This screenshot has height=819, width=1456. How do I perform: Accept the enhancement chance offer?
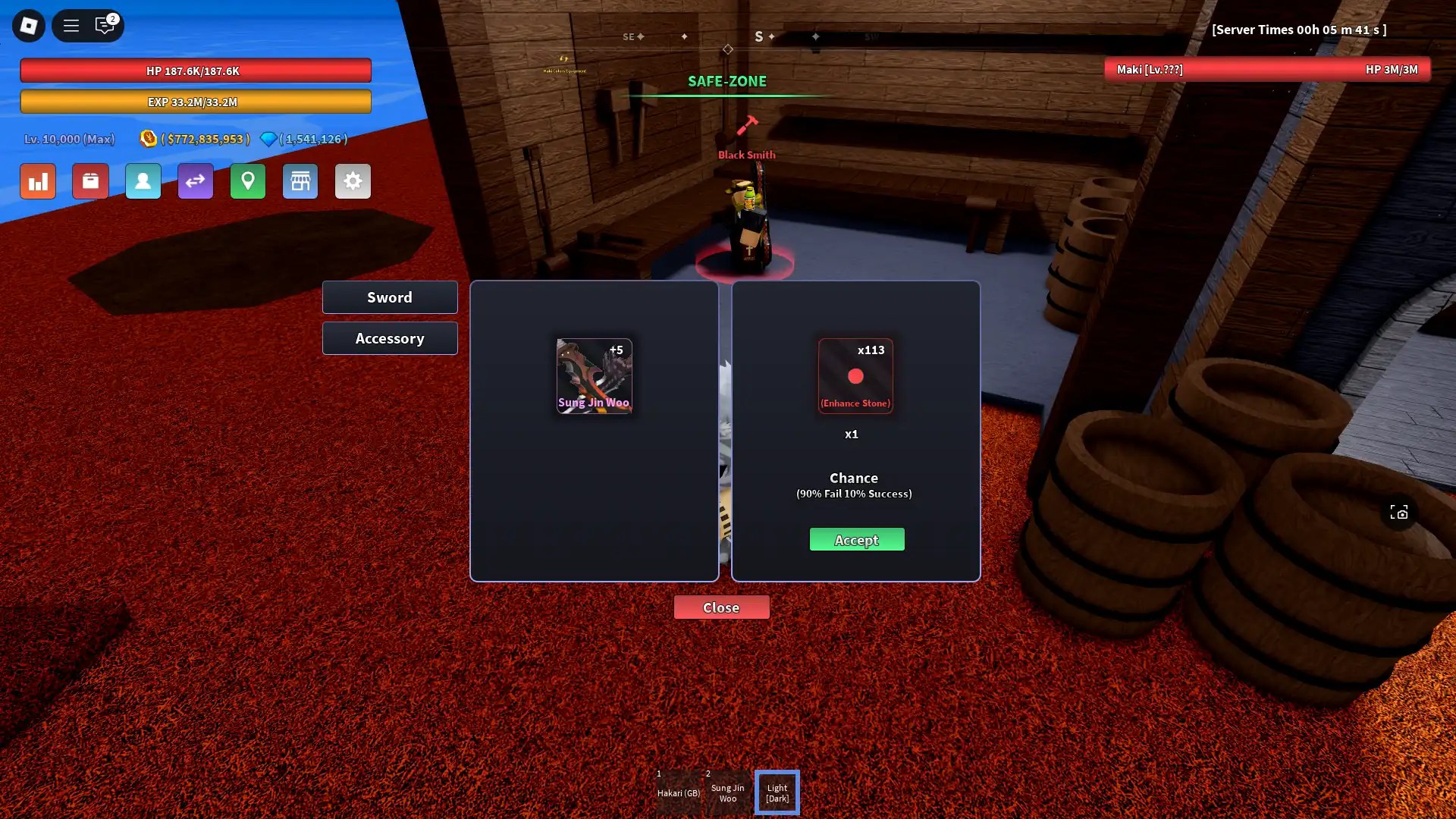pyautogui.click(x=856, y=539)
